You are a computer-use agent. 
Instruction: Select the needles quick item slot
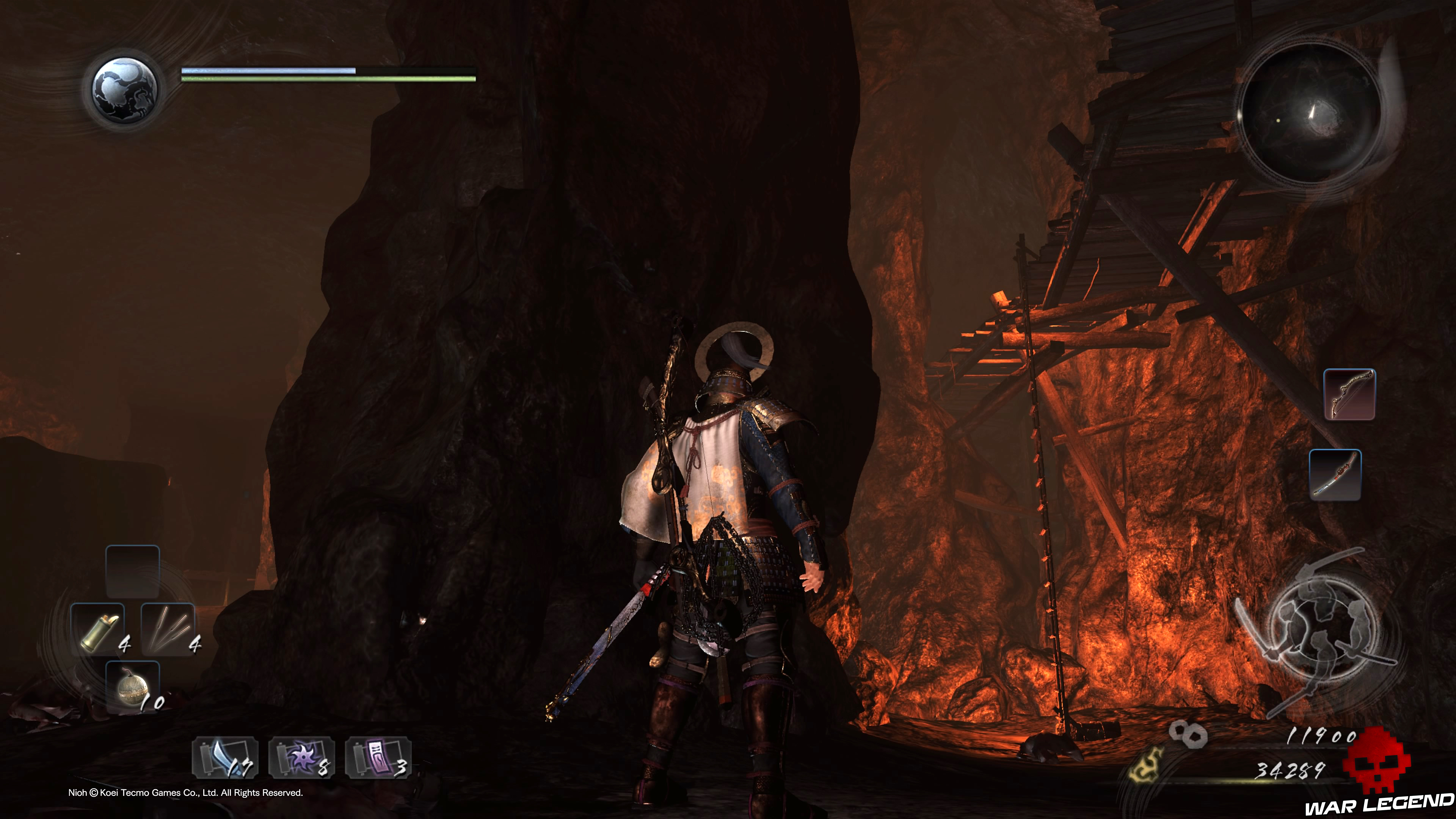[168, 630]
